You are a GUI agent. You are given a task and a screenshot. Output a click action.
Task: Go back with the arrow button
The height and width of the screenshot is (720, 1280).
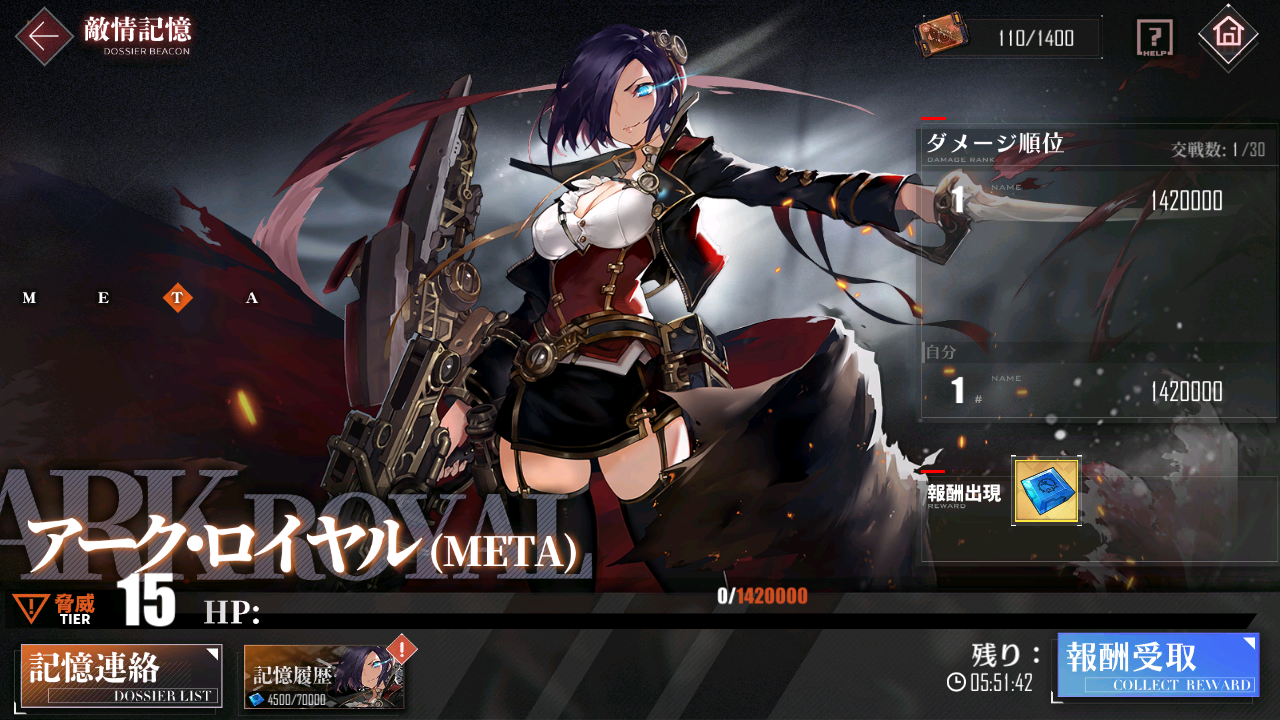pyautogui.click(x=43, y=36)
